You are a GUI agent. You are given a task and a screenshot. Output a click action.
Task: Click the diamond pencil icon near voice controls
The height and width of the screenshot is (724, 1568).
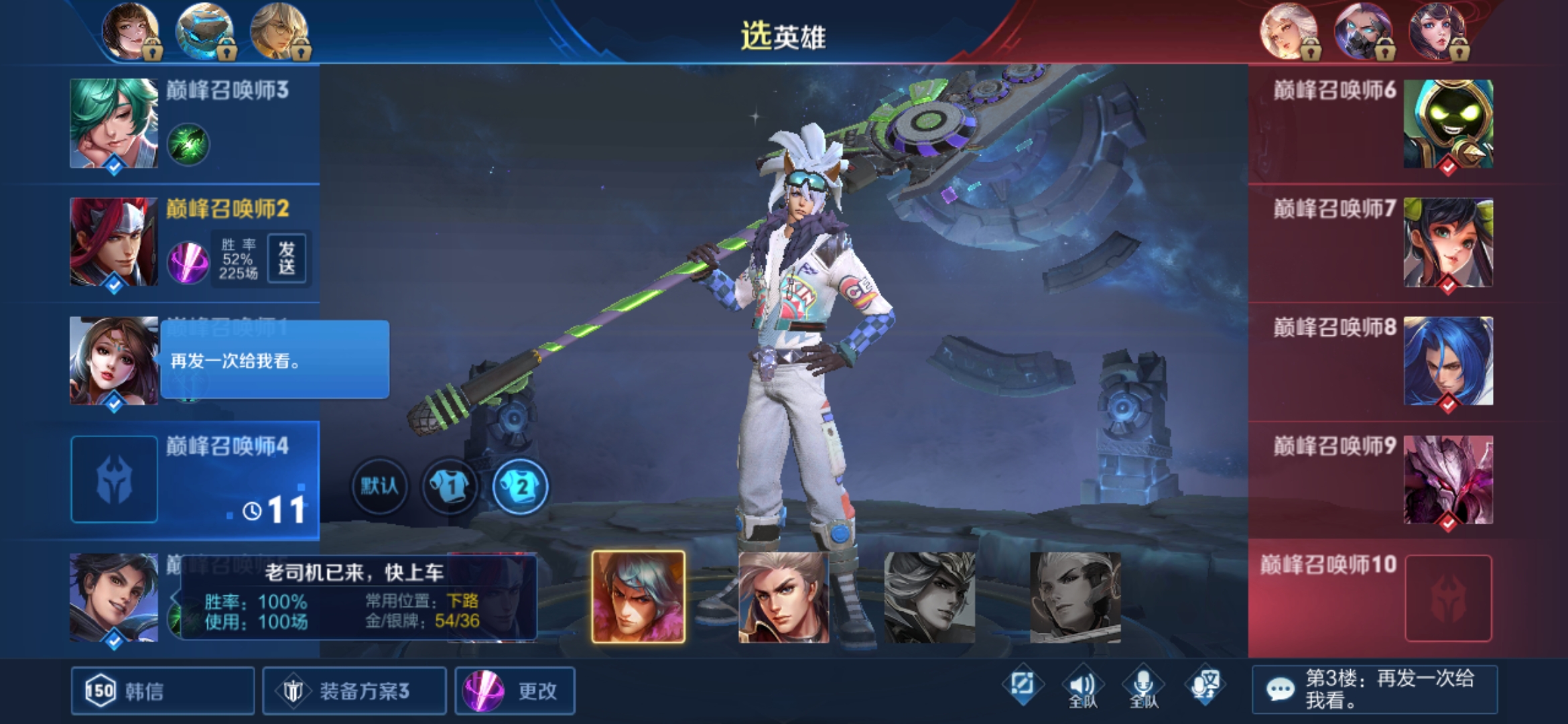[1023, 685]
